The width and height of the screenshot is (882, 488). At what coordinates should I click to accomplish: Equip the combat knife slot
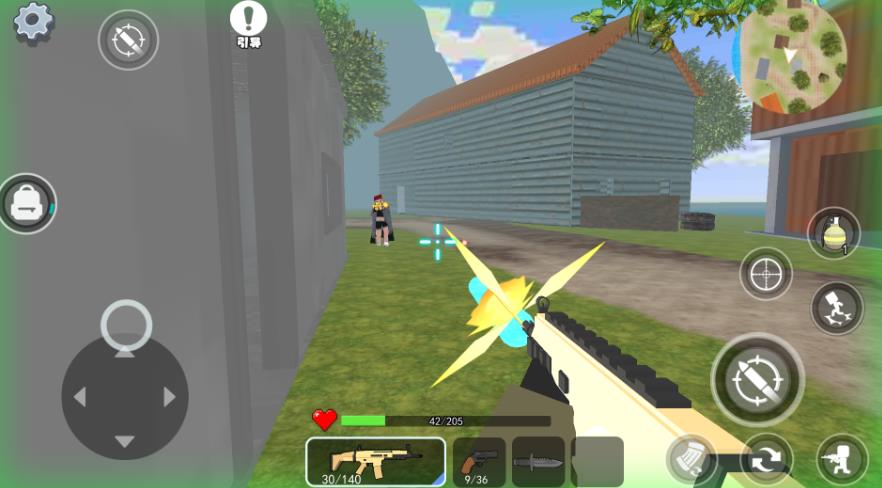tap(538, 462)
